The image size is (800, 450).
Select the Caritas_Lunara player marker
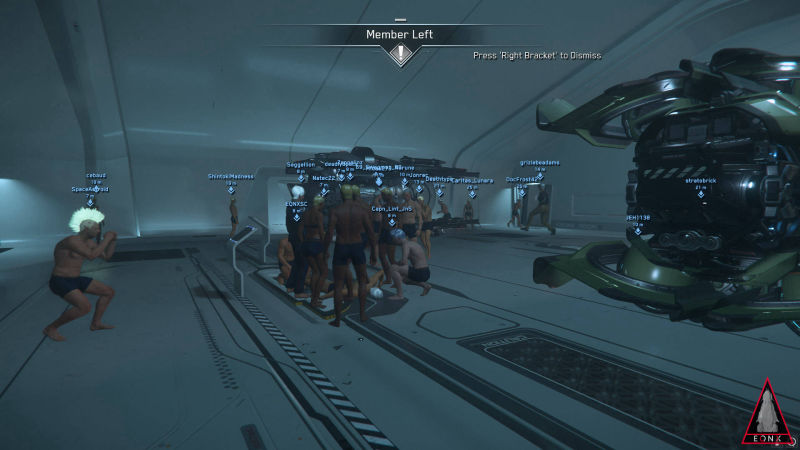coord(471,196)
